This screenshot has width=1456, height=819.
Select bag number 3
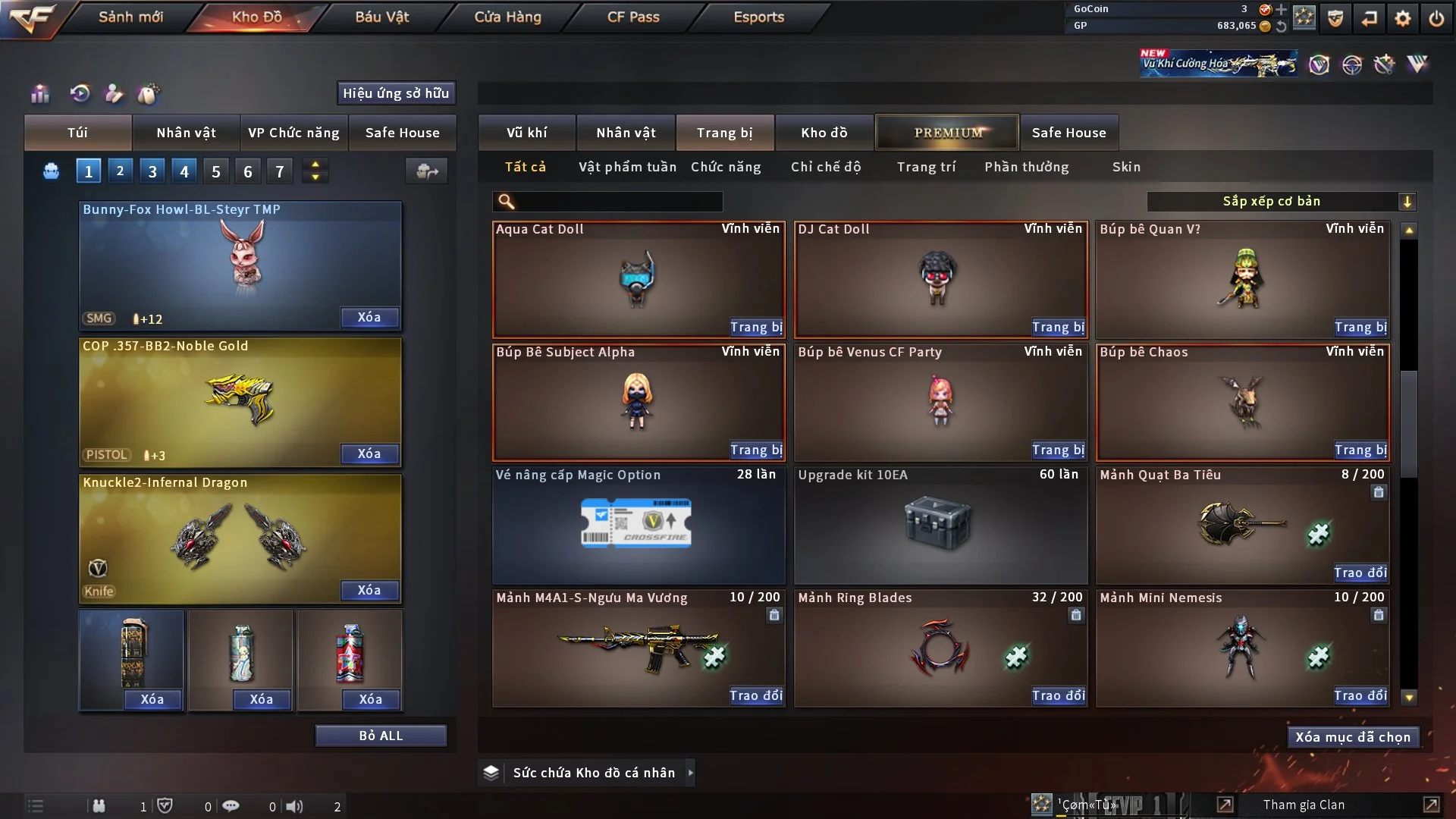[x=152, y=171]
